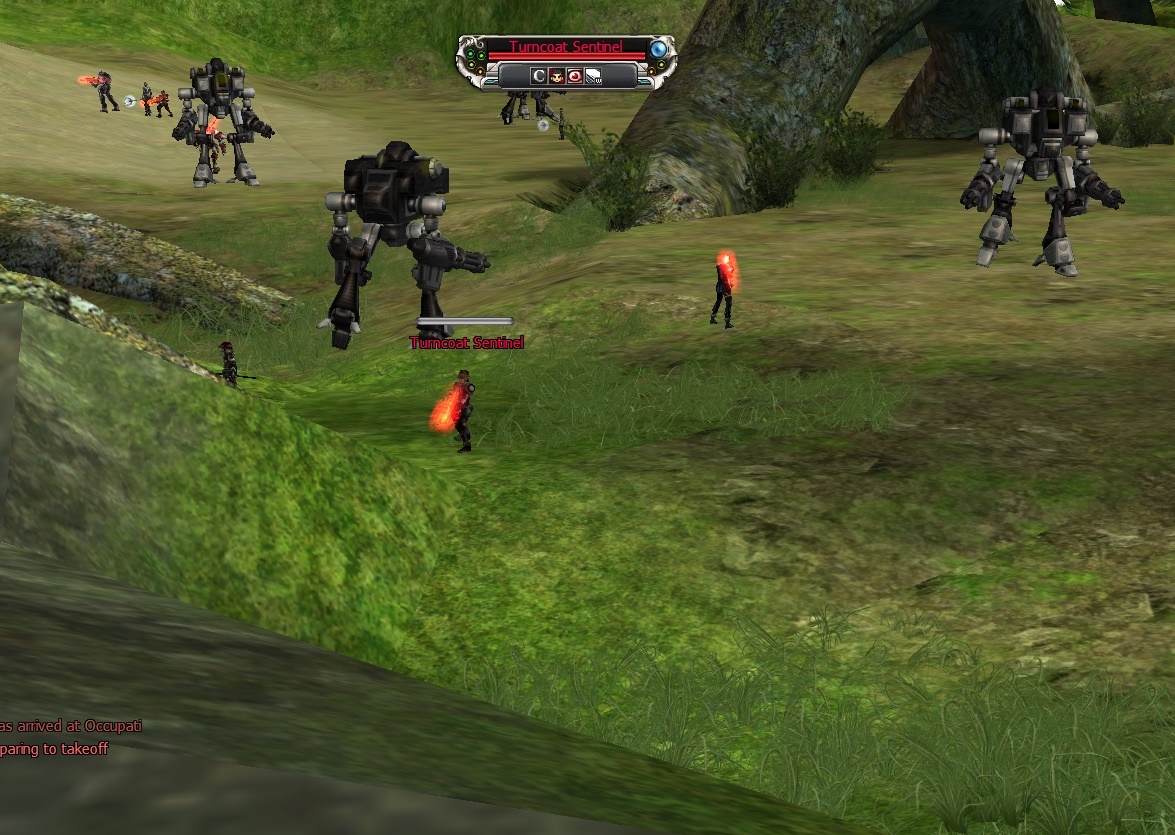
Task: Select the Turncoat Sentinel name in target frame
Action: [565, 47]
